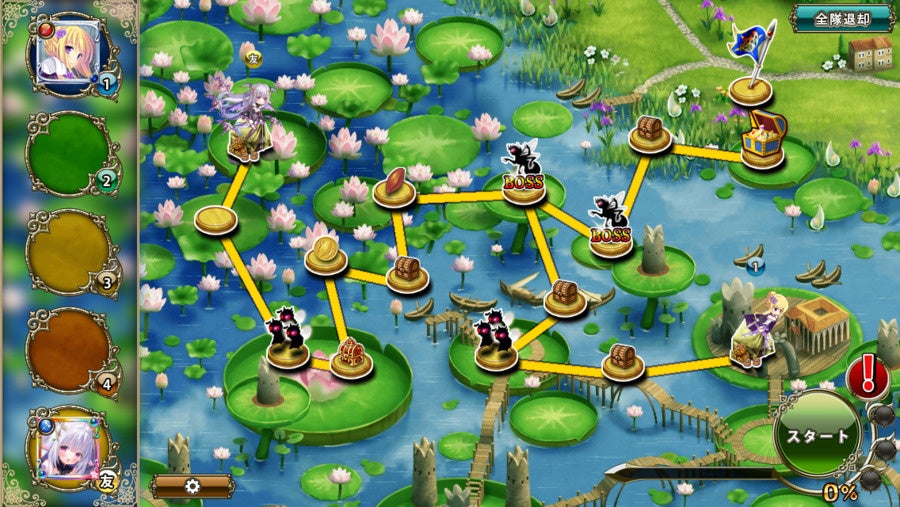Choose the empty green squad slot 2
900x507 pixels.
tap(70, 152)
